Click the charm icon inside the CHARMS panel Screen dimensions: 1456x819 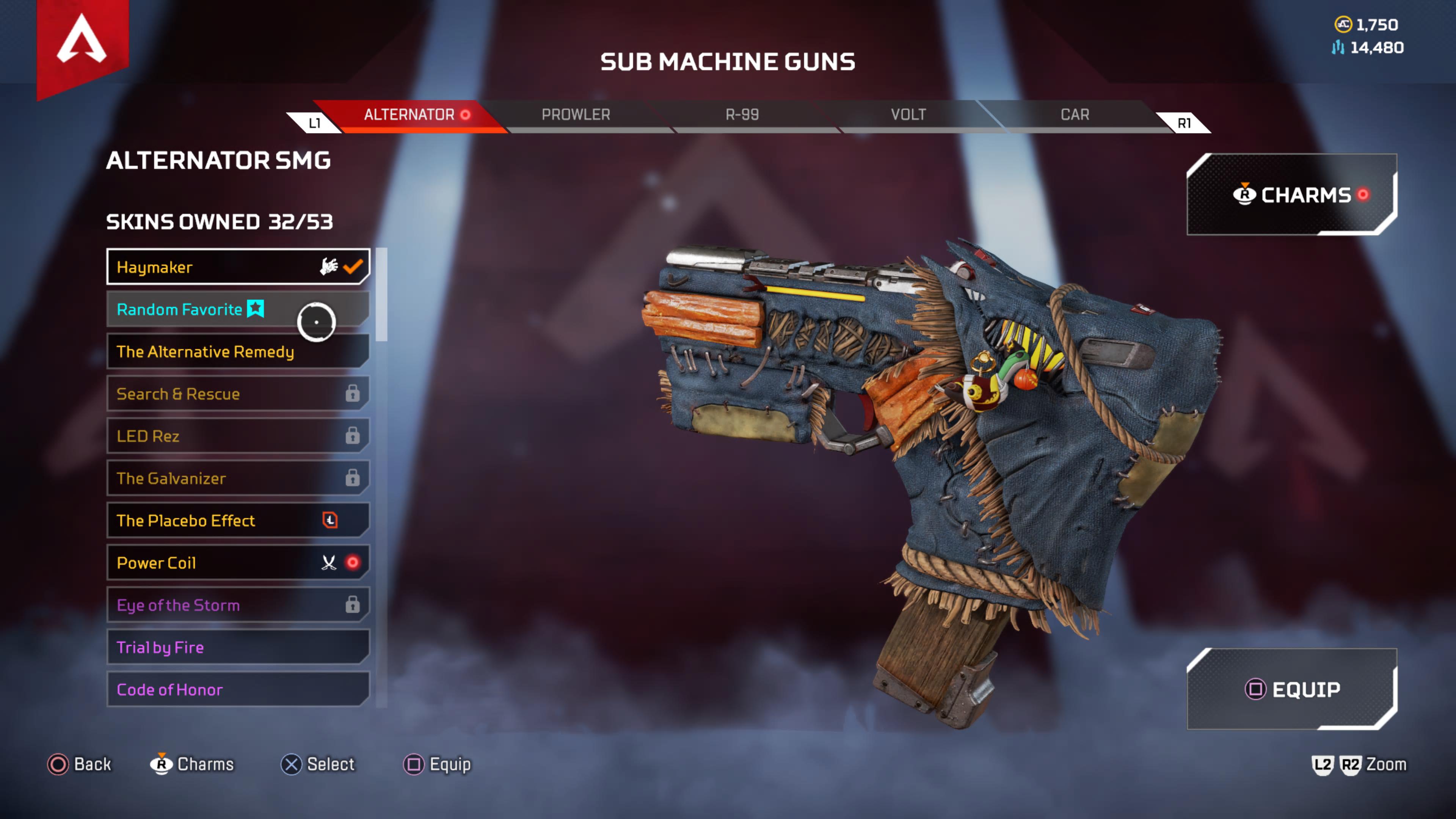(x=1244, y=195)
